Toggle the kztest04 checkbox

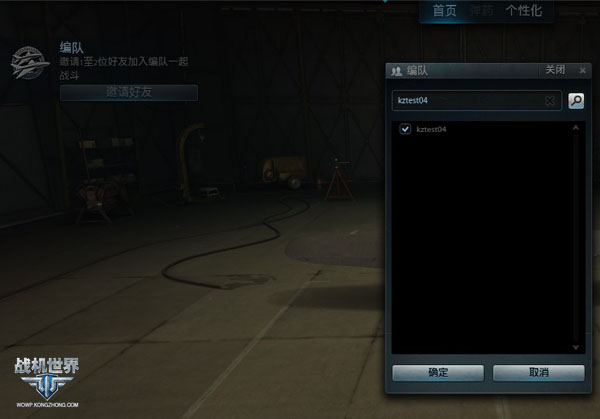click(x=405, y=129)
